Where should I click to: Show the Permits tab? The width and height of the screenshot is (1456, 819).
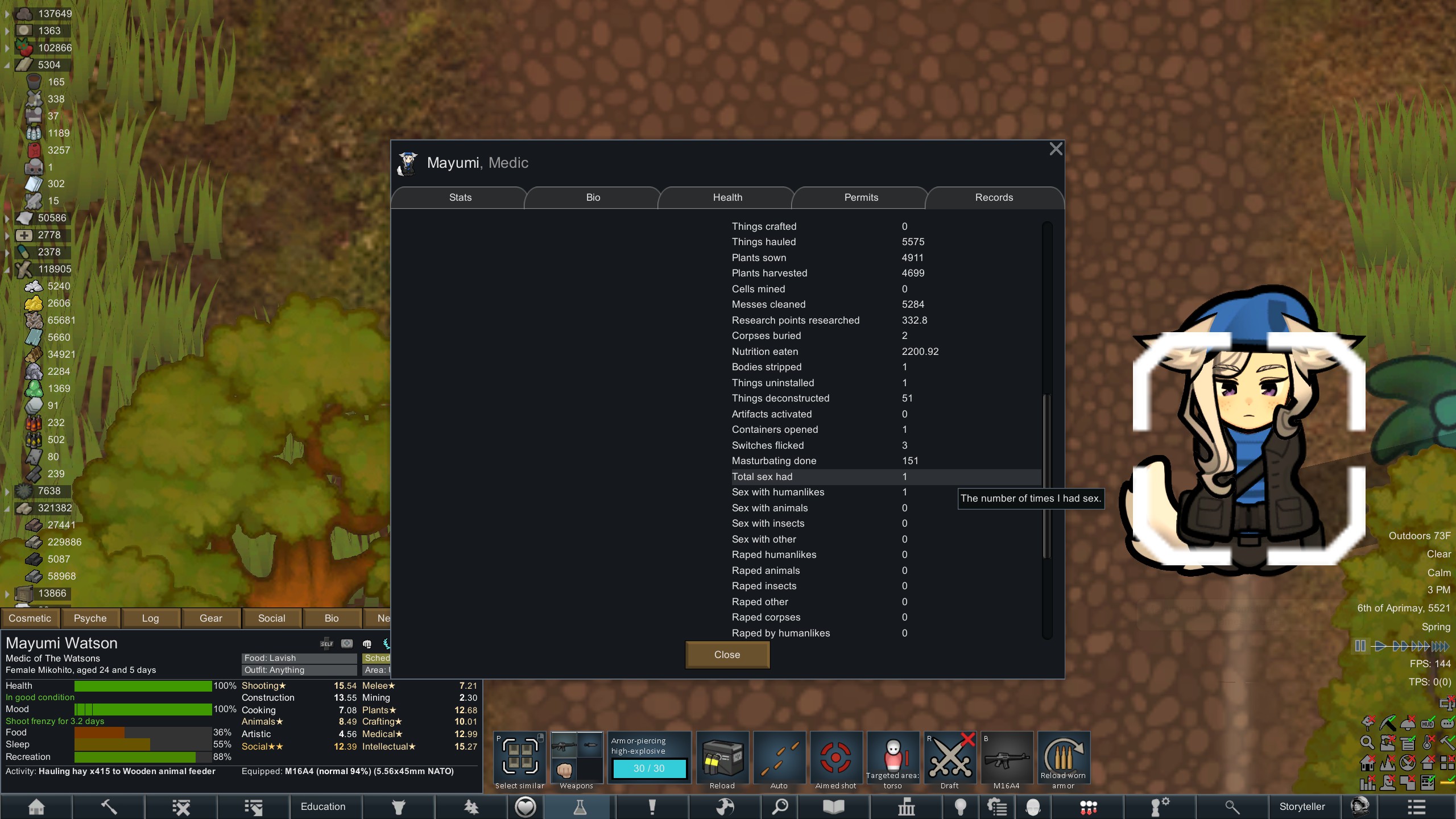pos(861,197)
